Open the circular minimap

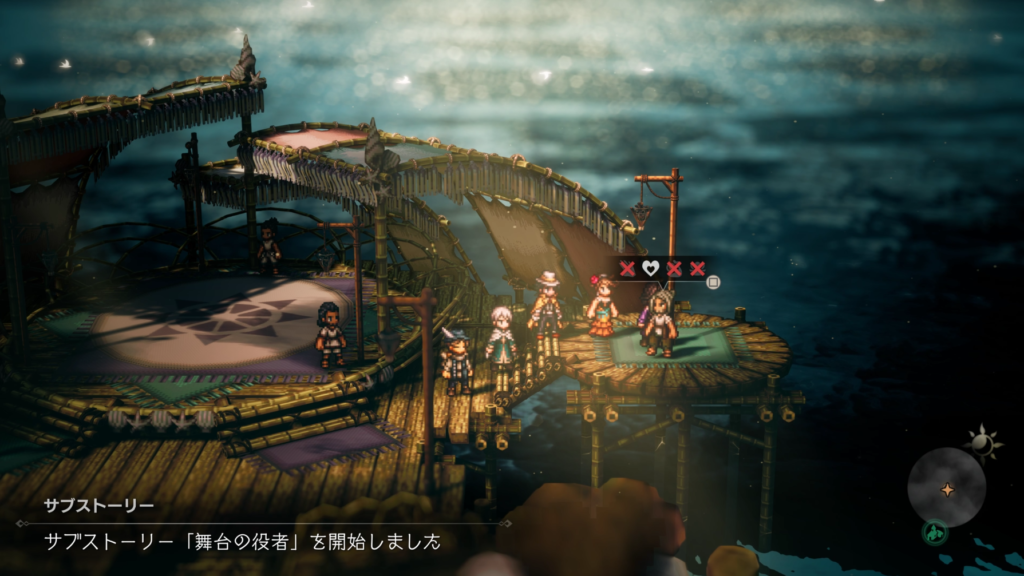tap(946, 487)
